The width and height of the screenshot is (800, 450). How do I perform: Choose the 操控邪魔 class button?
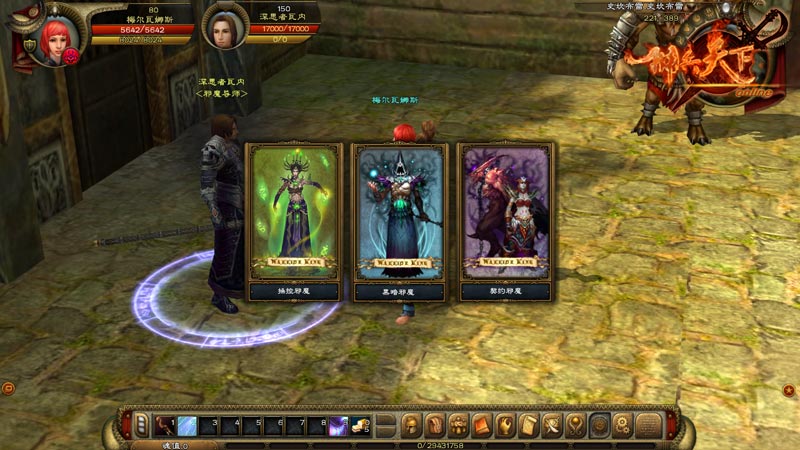click(x=294, y=291)
